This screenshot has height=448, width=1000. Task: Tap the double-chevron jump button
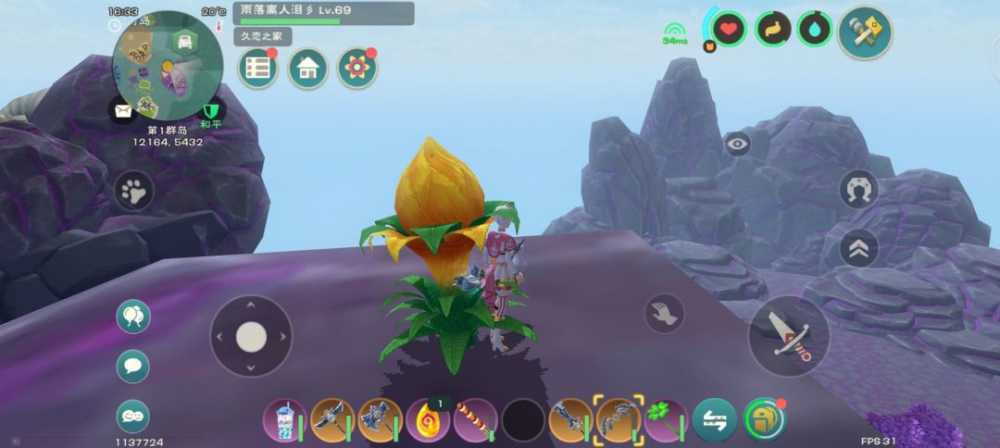(x=858, y=248)
